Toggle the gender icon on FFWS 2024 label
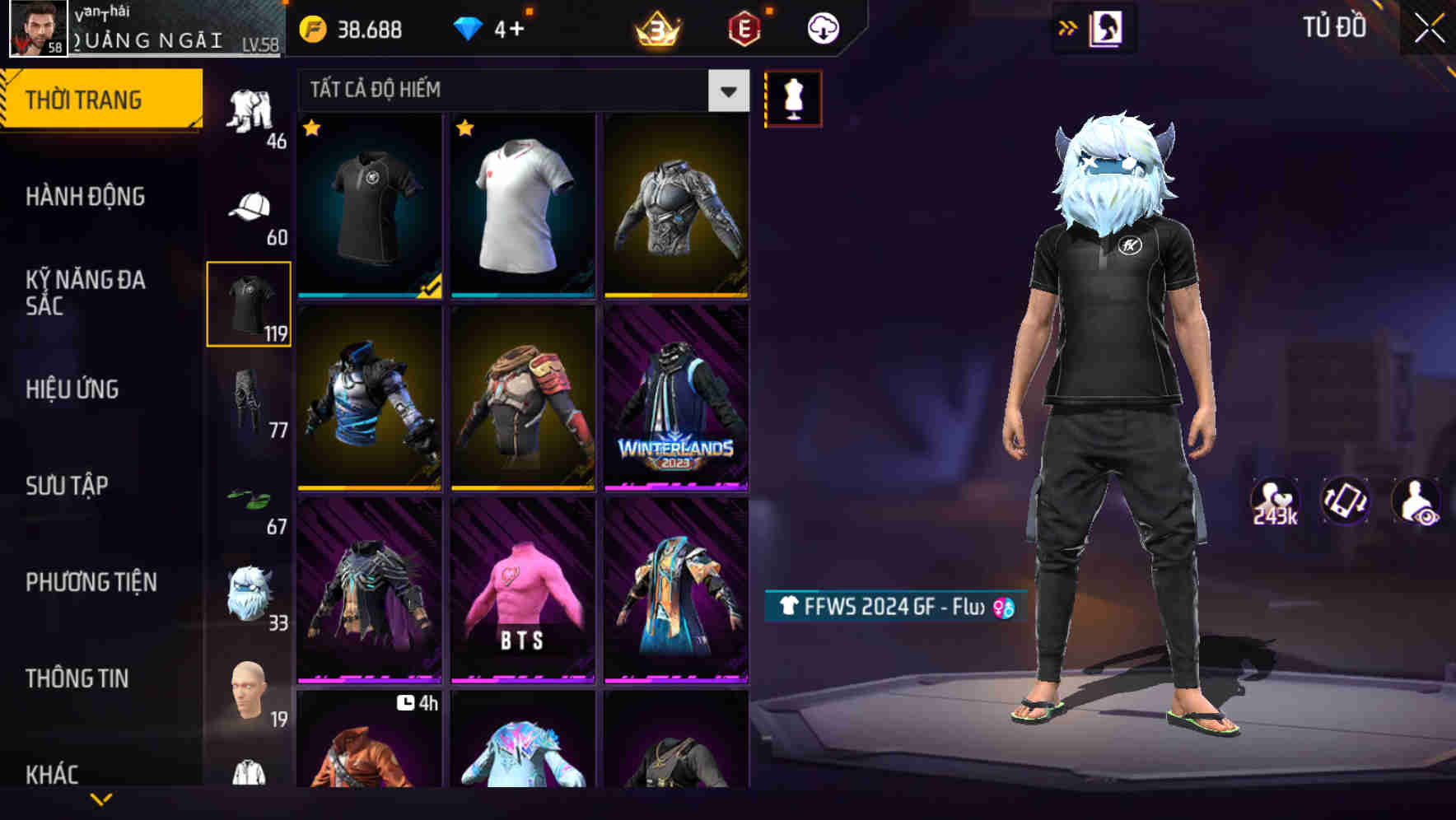The width and height of the screenshot is (1456, 820). [x=1003, y=607]
